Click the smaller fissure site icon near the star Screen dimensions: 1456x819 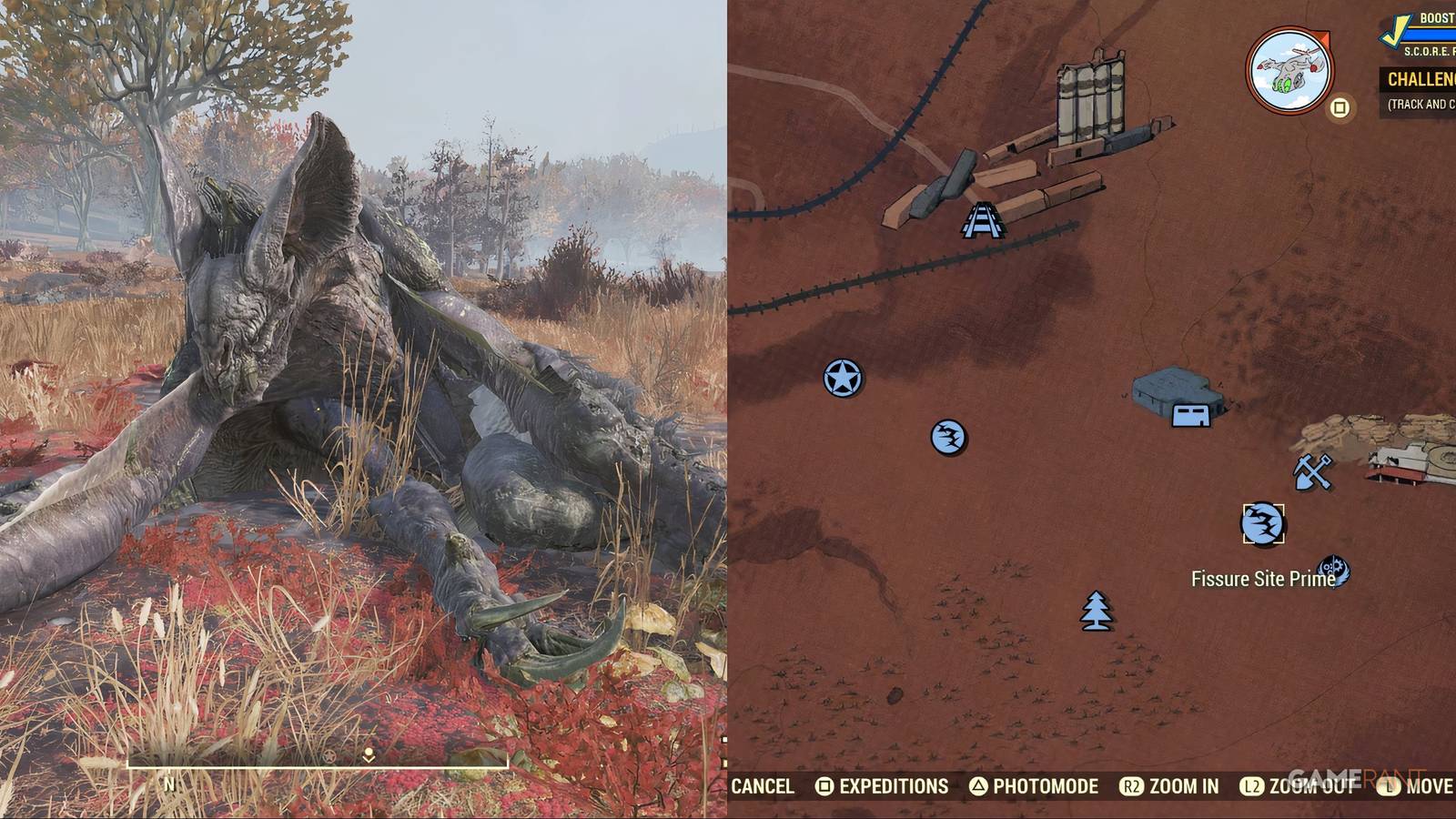(x=948, y=436)
